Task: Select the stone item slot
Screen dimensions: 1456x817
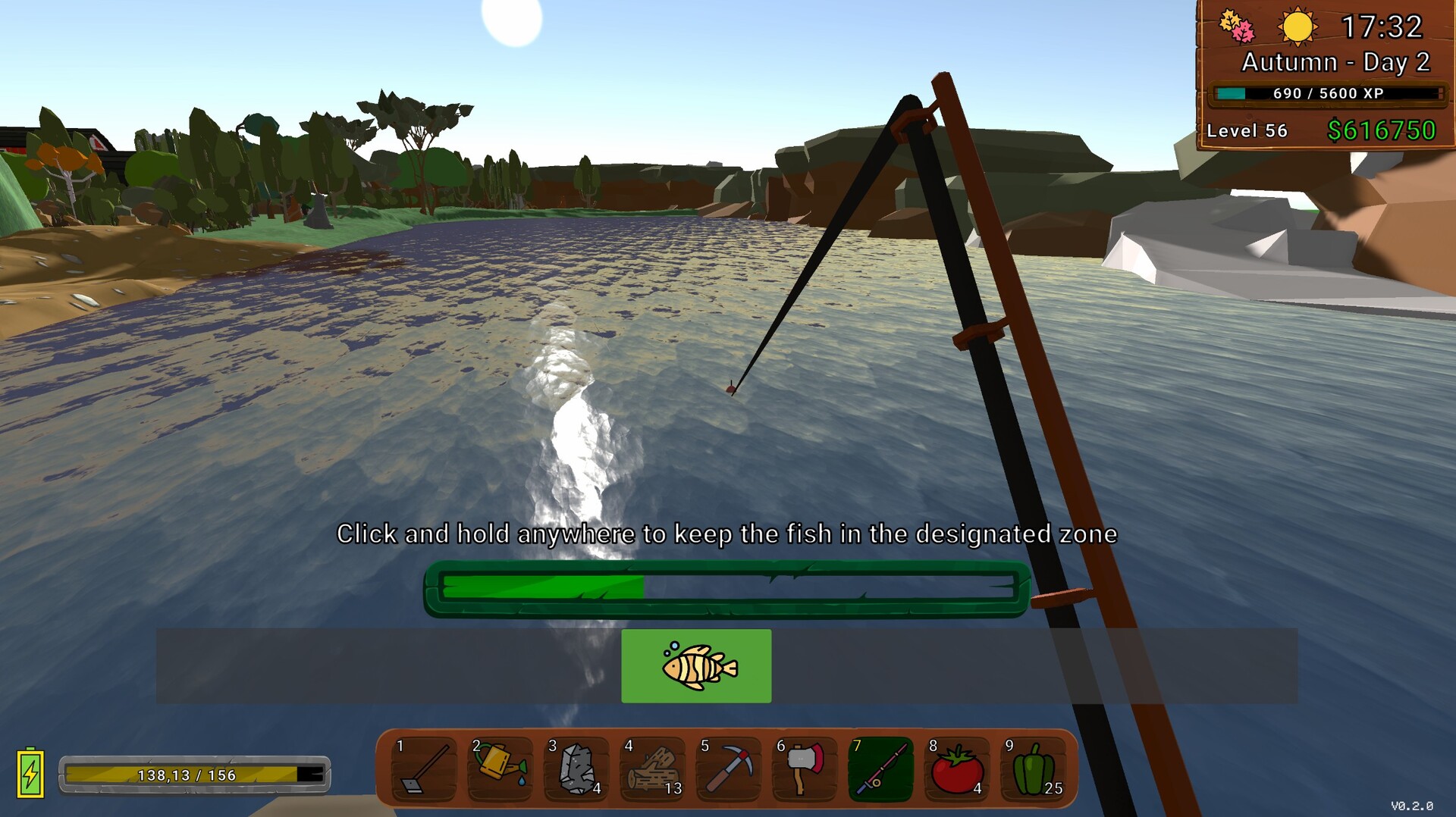Action: click(576, 769)
